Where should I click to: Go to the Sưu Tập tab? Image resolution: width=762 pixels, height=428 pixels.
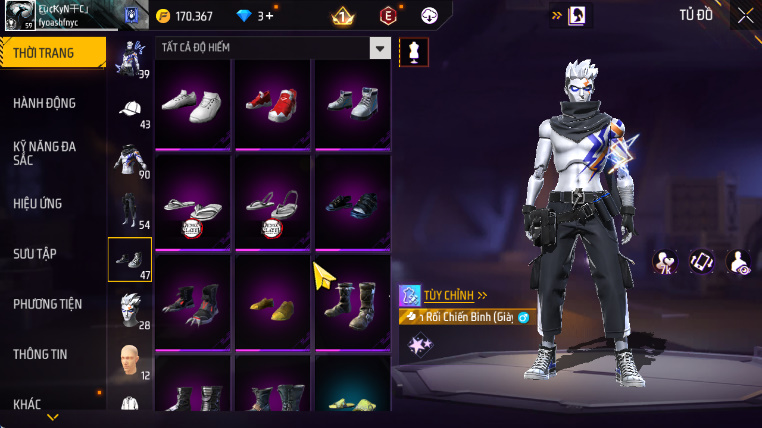coord(37,254)
